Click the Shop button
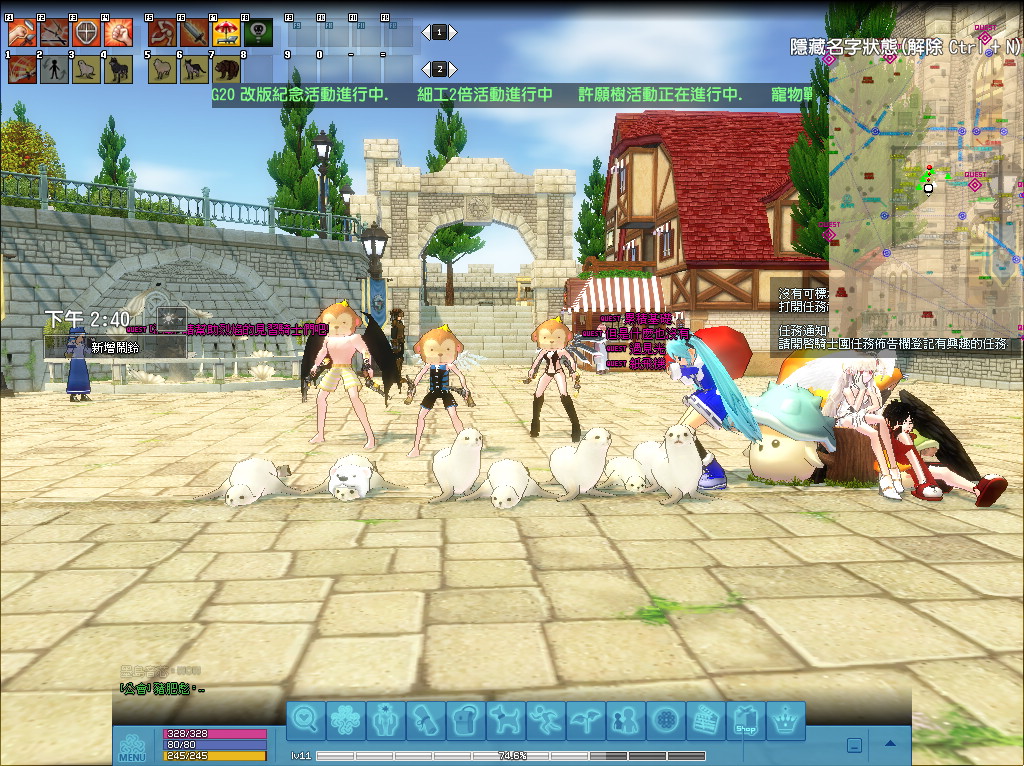Screen dimensions: 1024x766 (x=746, y=720)
